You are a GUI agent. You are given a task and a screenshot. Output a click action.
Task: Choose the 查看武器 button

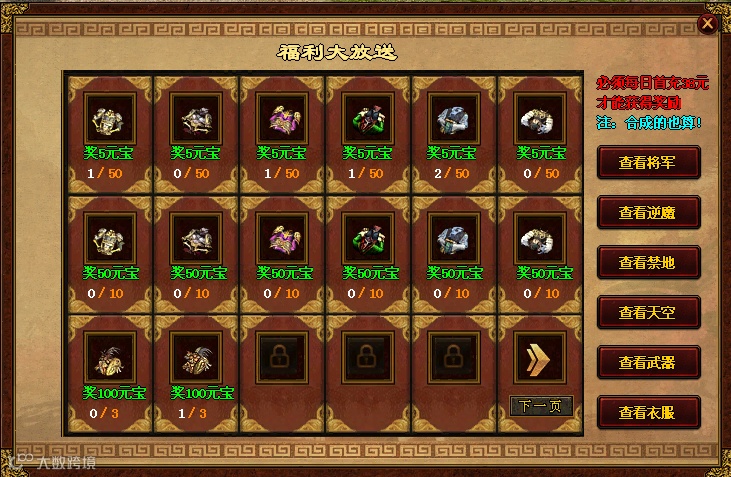pos(647,362)
